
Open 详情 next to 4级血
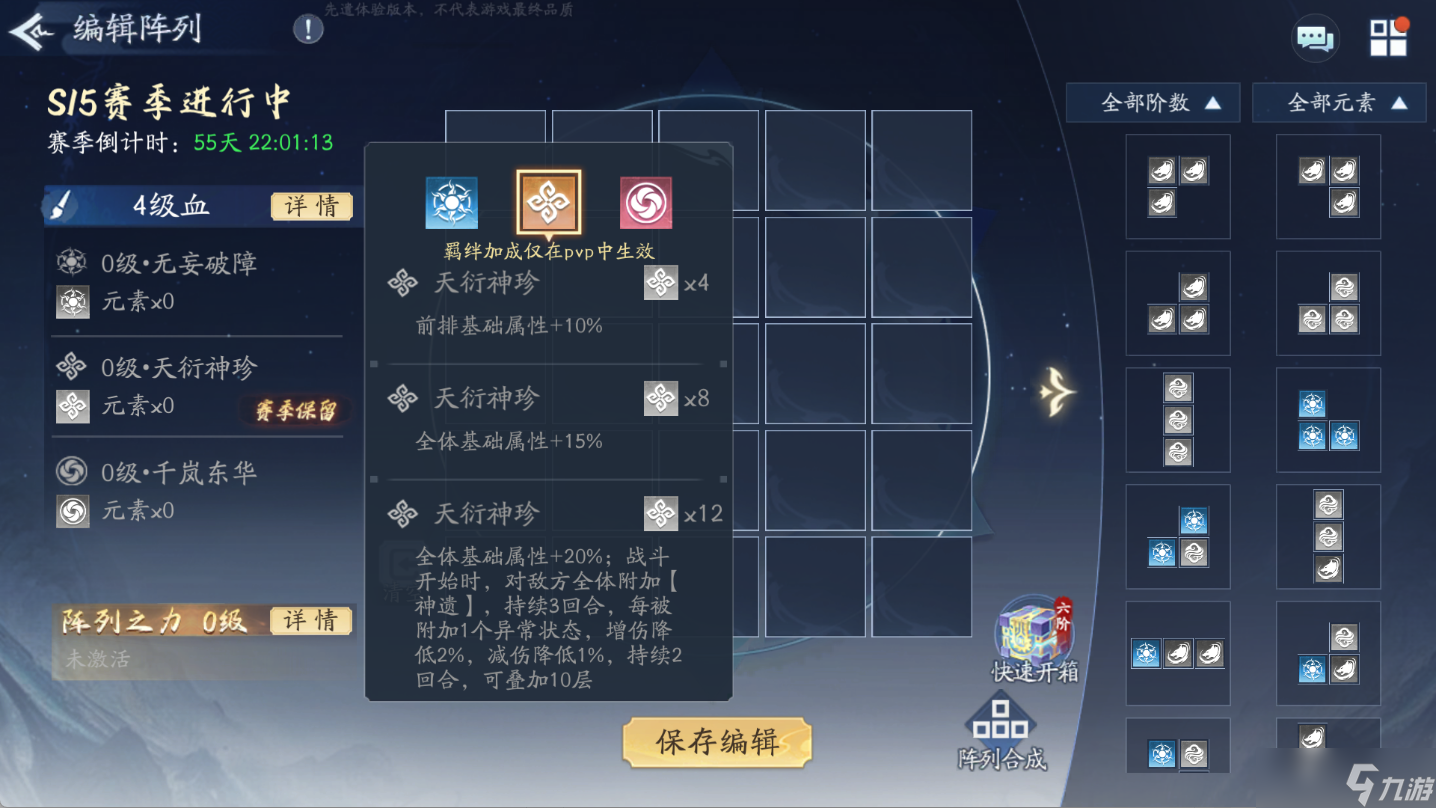coord(311,206)
